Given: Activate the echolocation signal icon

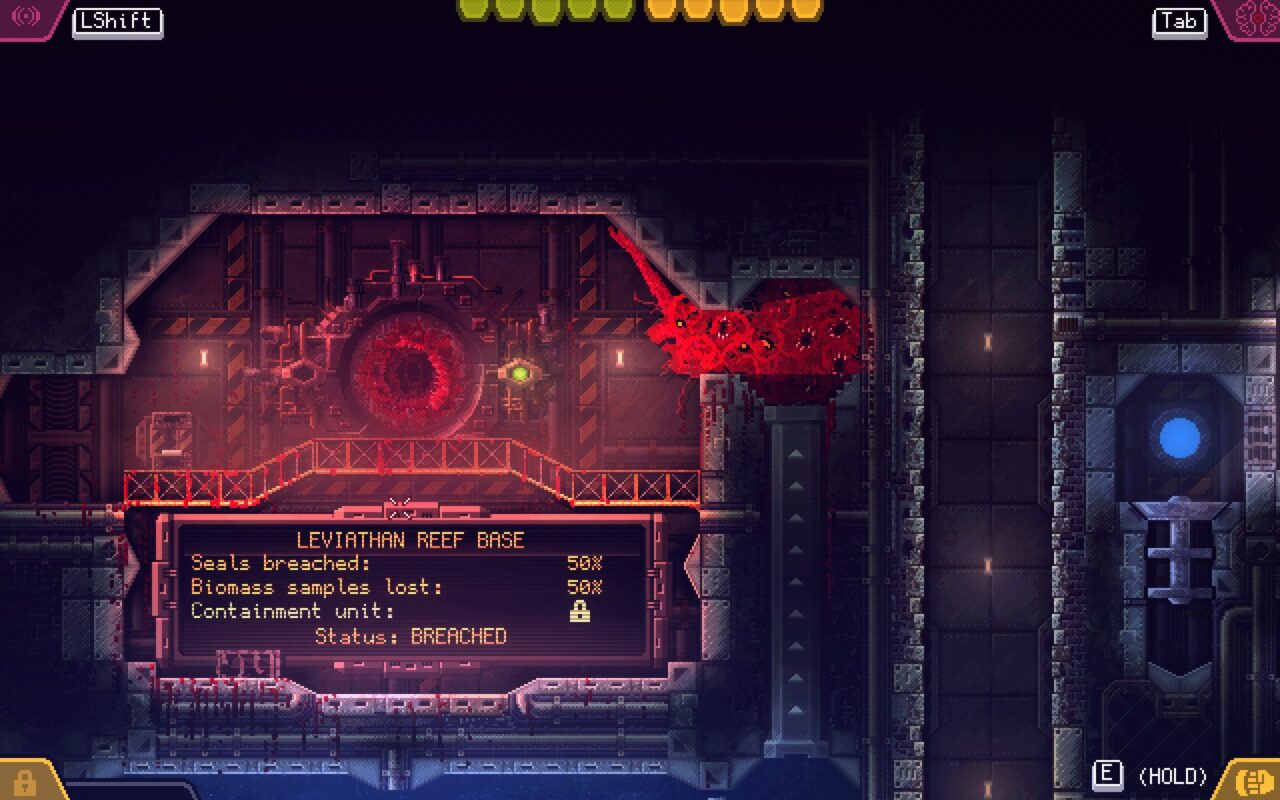Looking at the screenshot, I should pos(25,17).
